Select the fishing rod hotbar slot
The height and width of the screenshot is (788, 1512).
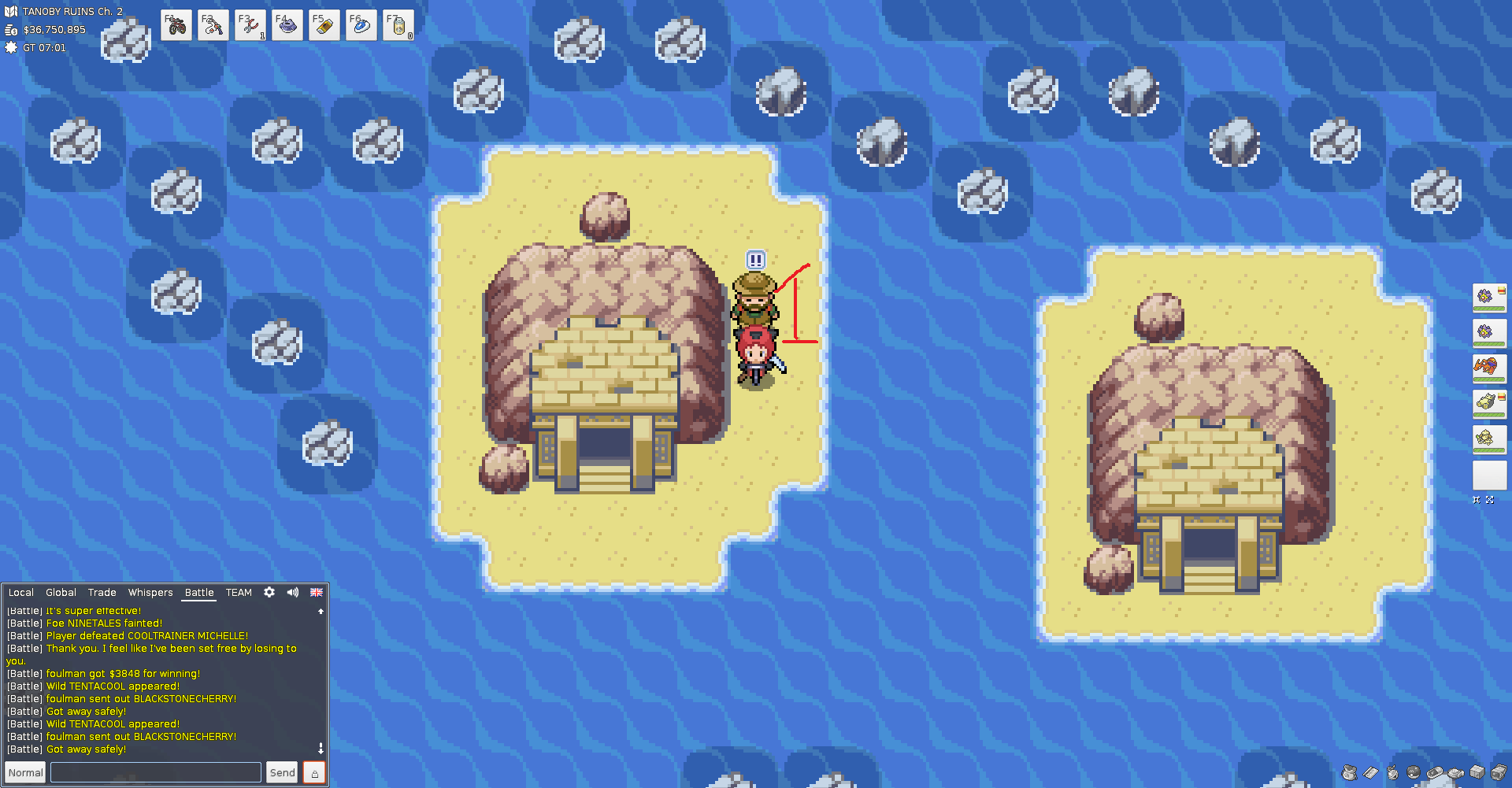pyautogui.click(x=213, y=26)
